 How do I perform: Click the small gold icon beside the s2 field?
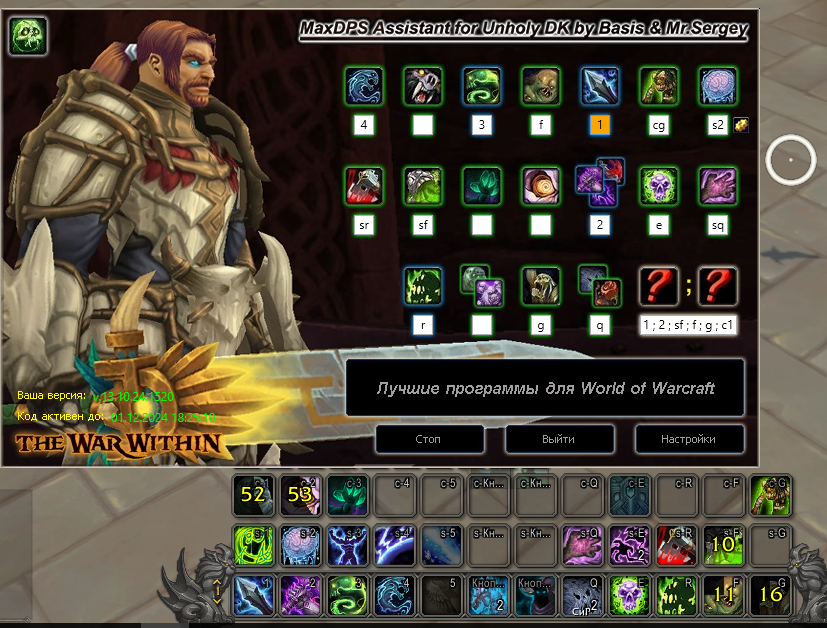point(742,125)
